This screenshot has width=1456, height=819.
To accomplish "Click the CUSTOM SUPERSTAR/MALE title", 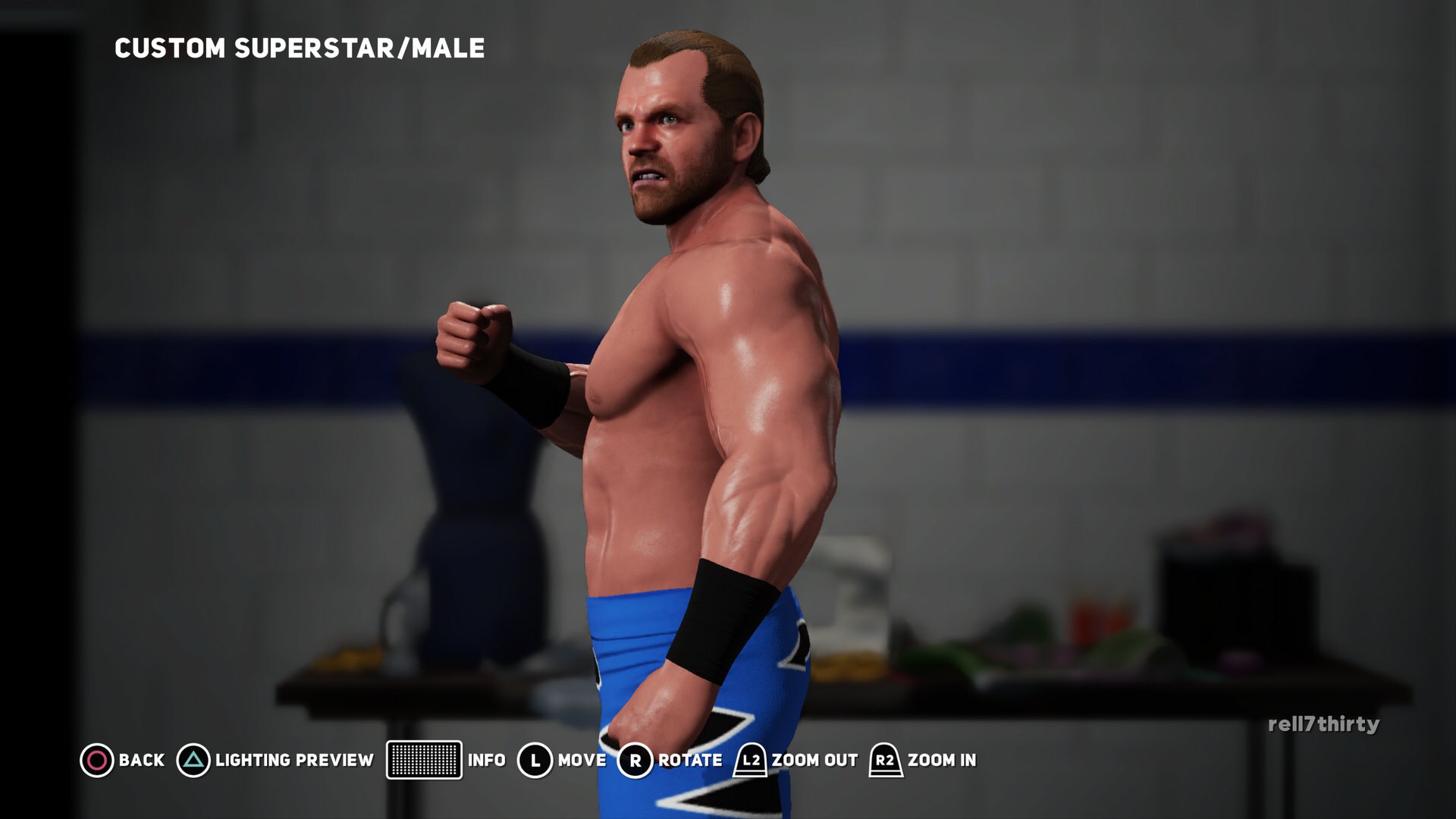I will pyautogui.click(x=299, y=49).
